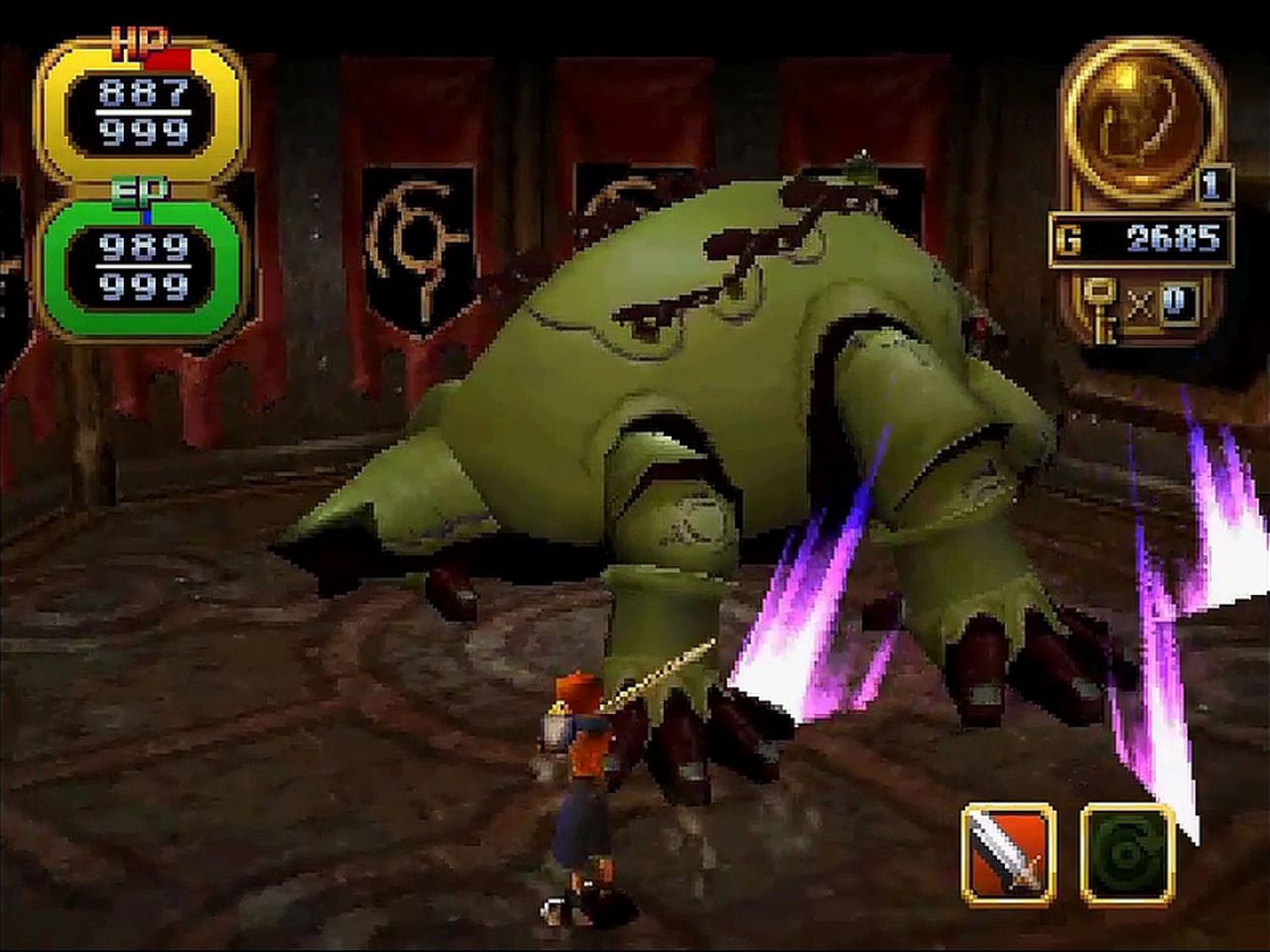Select the key count badge showing 0
Image resolution: width=1270 pixels, height=952 pixels.
click(1180, 302)
